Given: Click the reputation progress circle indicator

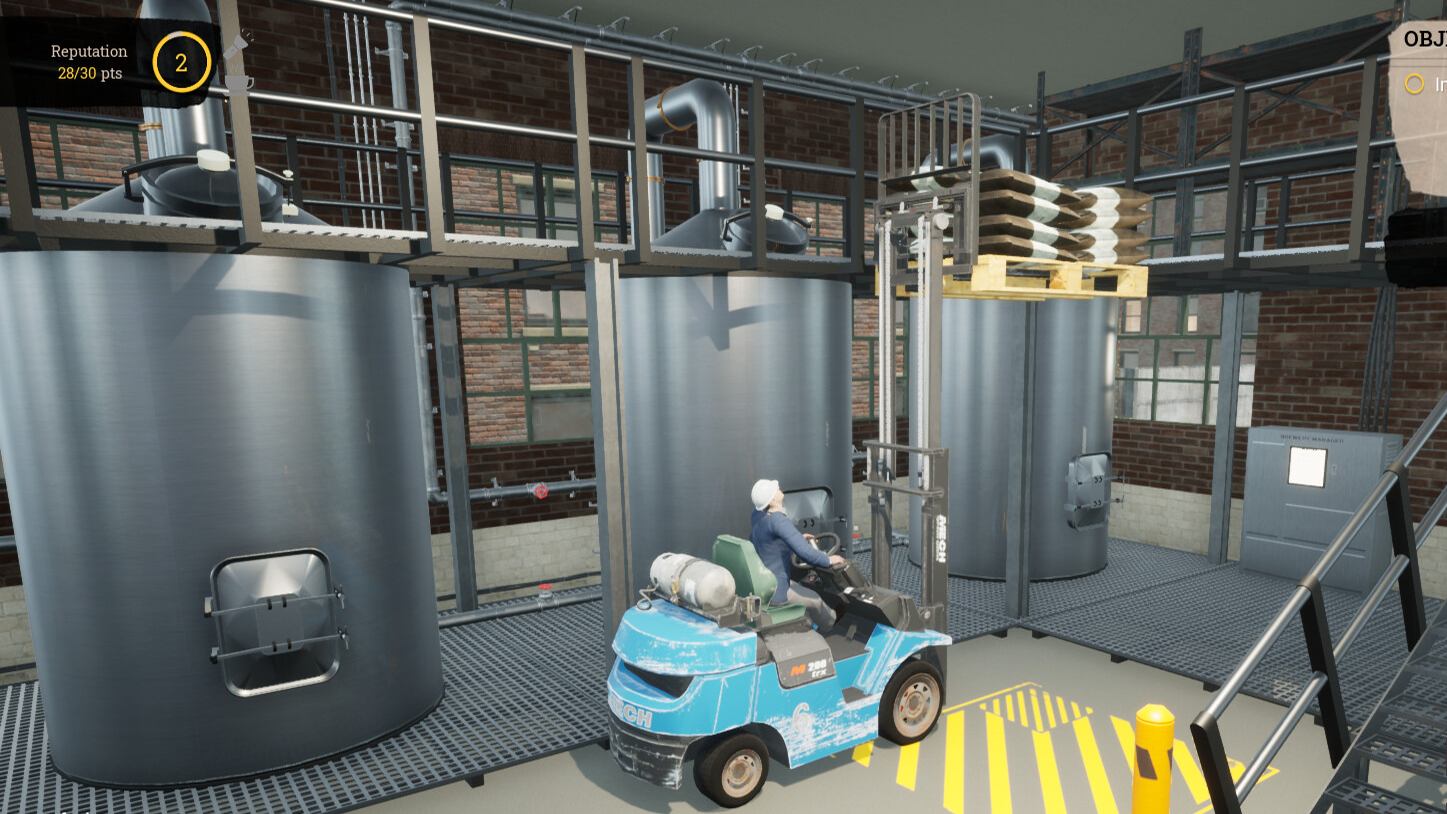Looking at the screenshot, I should [x=180, y=62].
